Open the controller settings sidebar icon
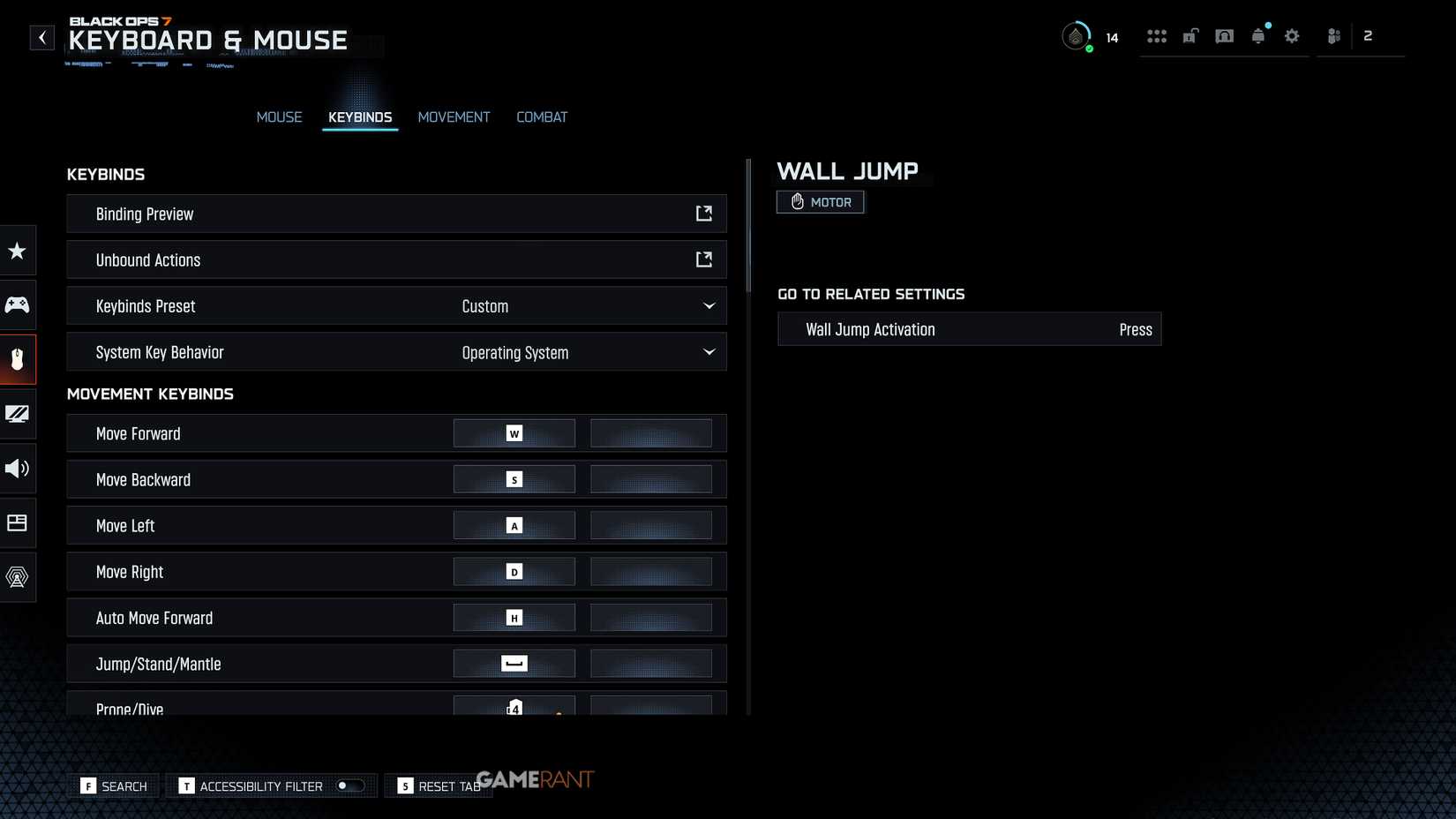1456x819 pixels. click(18, 304)
